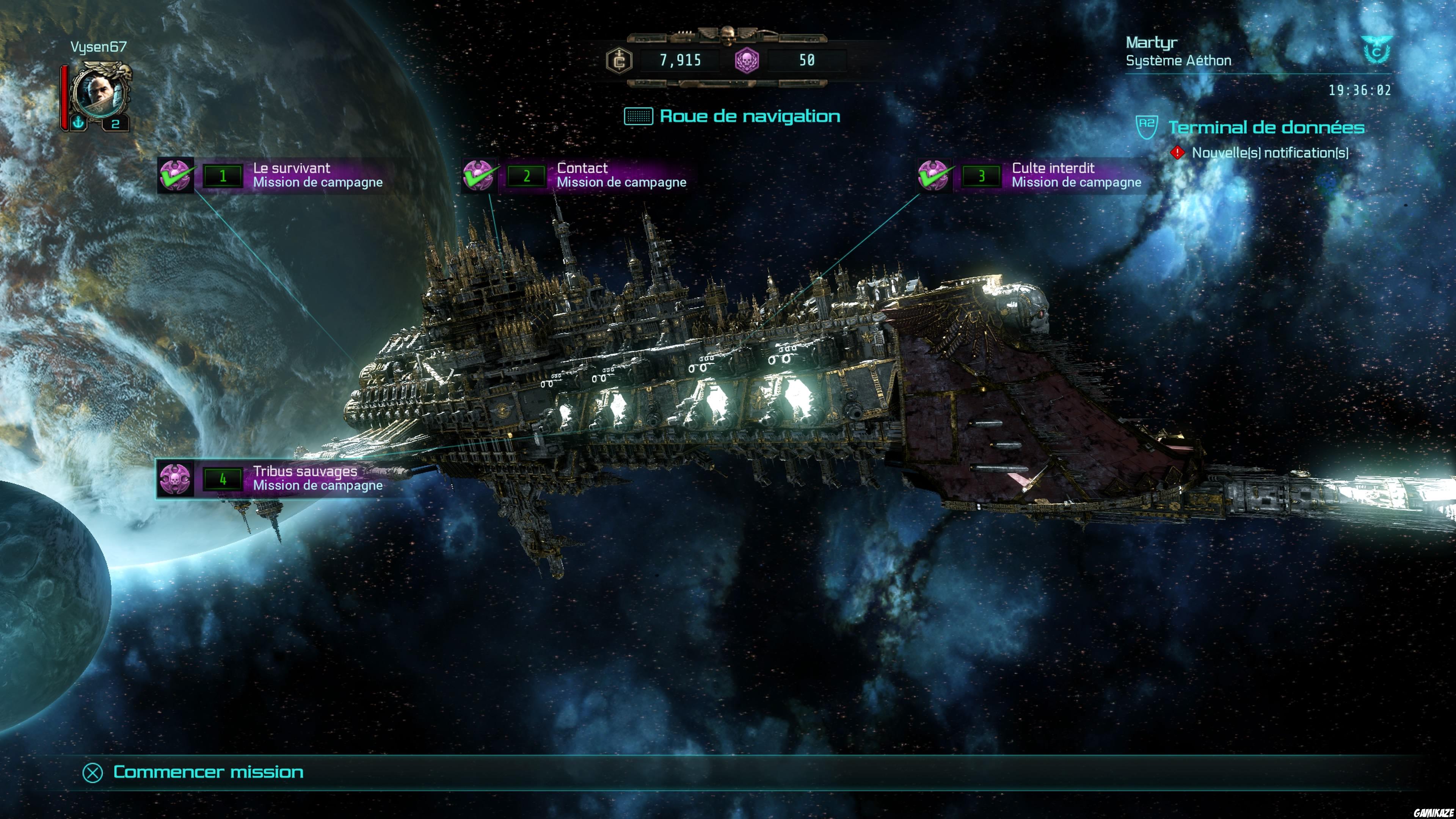Start mission with Commencer mission
The width and height of the screenshot is (1456, 819).
[207, 772]
